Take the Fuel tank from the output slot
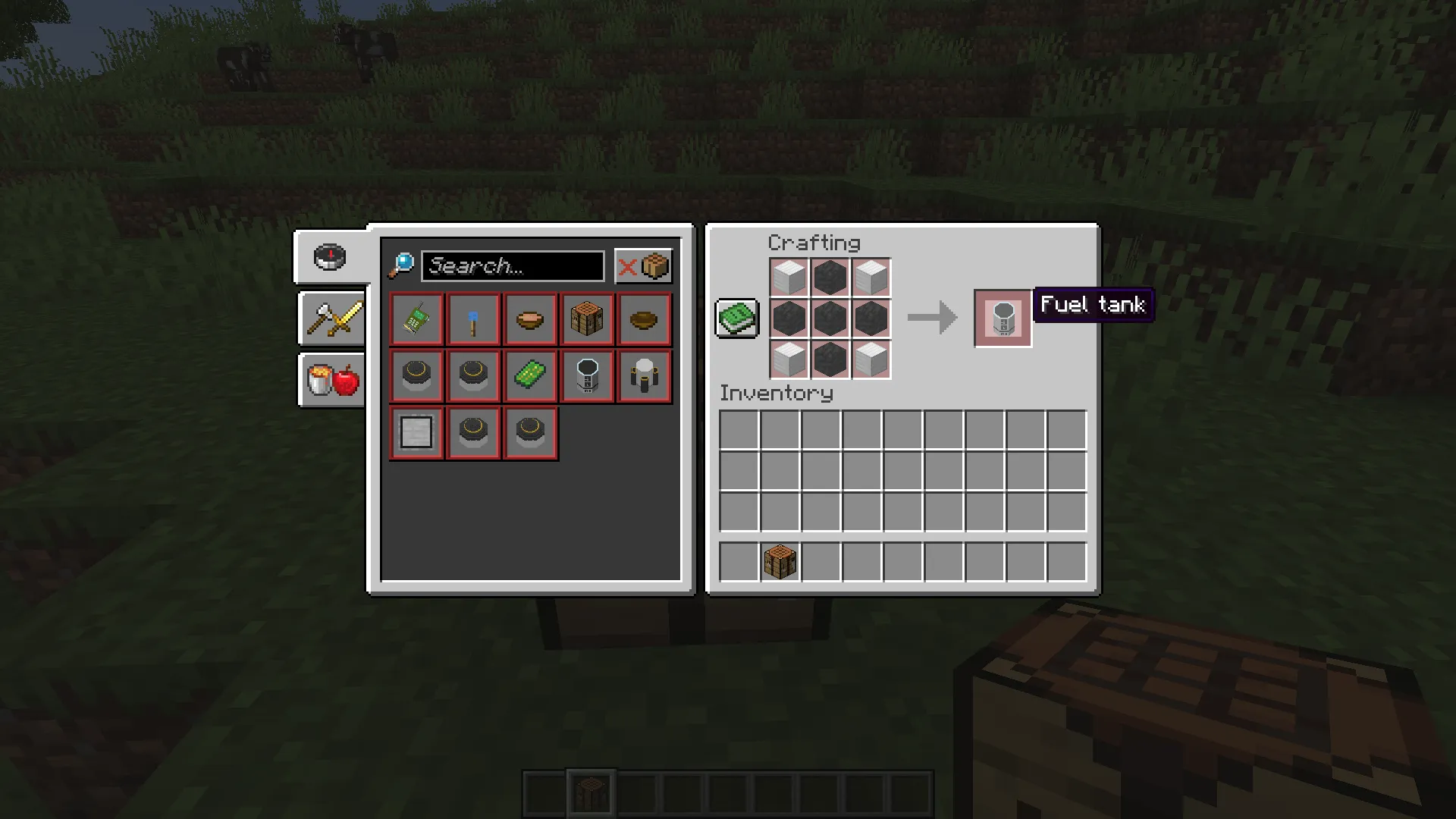Screen dimensions: 1456x819 click(x=1003, y=318)
